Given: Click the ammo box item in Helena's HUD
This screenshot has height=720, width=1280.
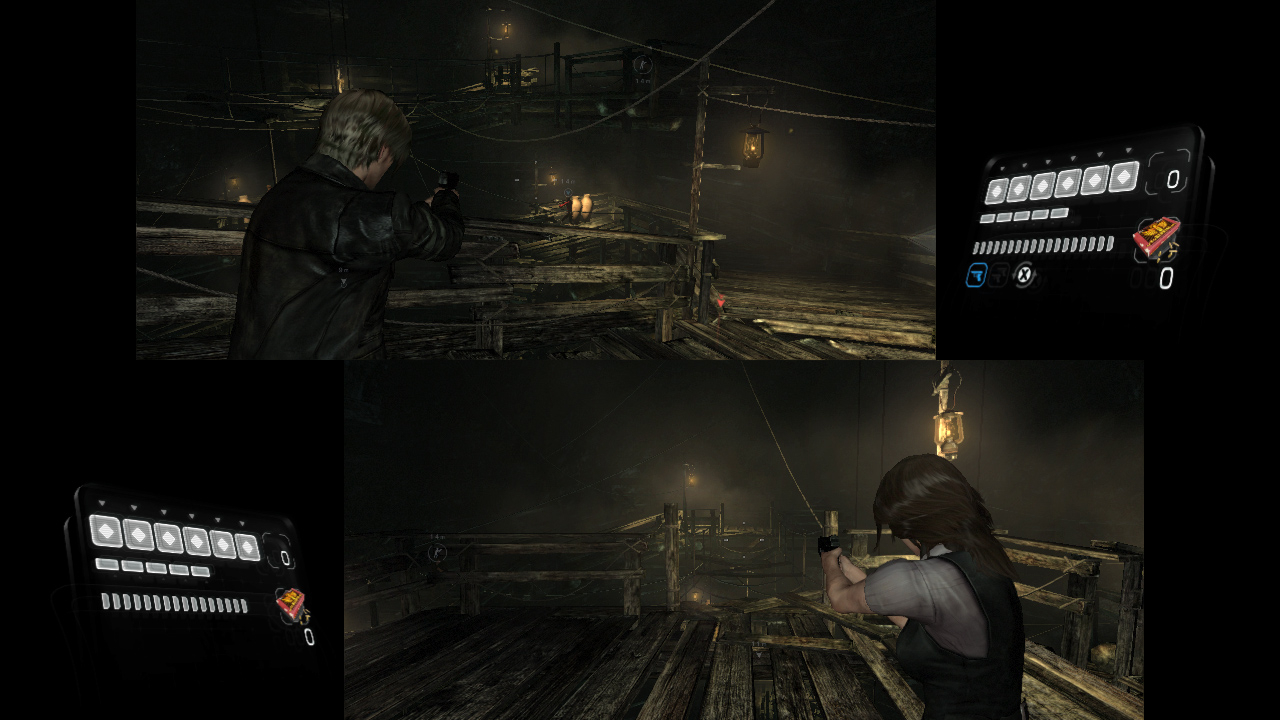Looking at the screenshot, I should [292, 602].
